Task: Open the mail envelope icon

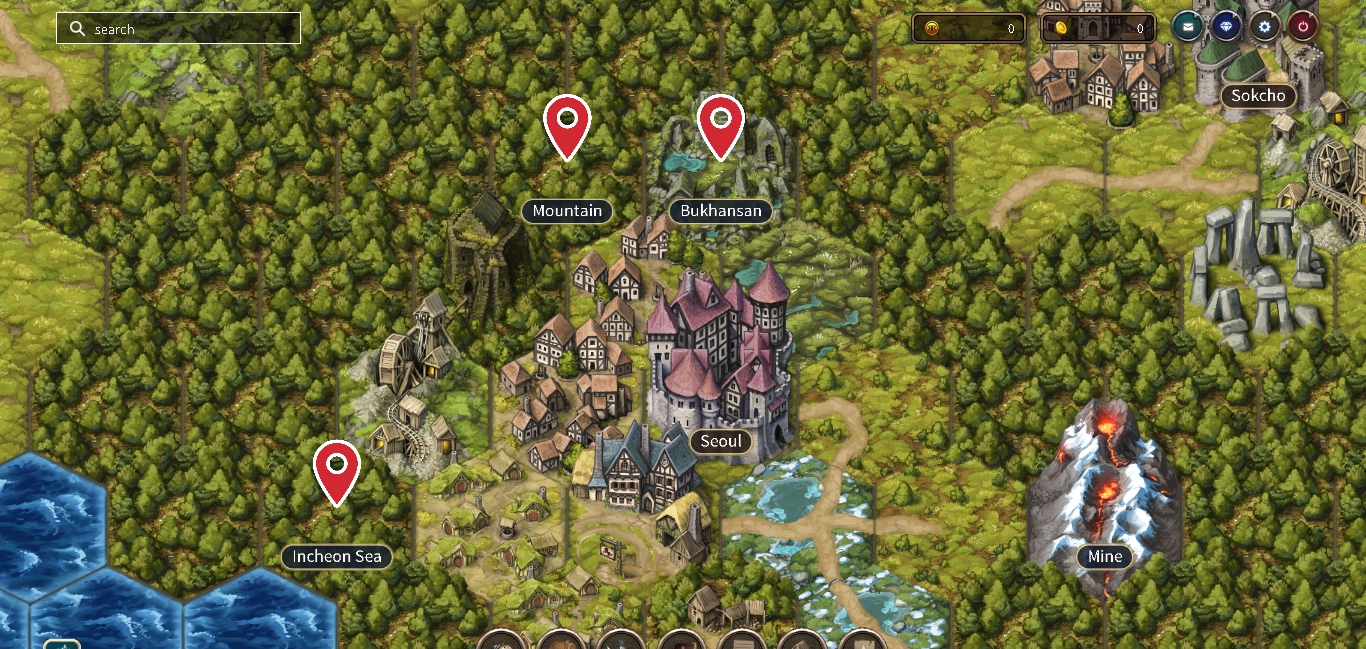Action: click(x=1187, y=27)
